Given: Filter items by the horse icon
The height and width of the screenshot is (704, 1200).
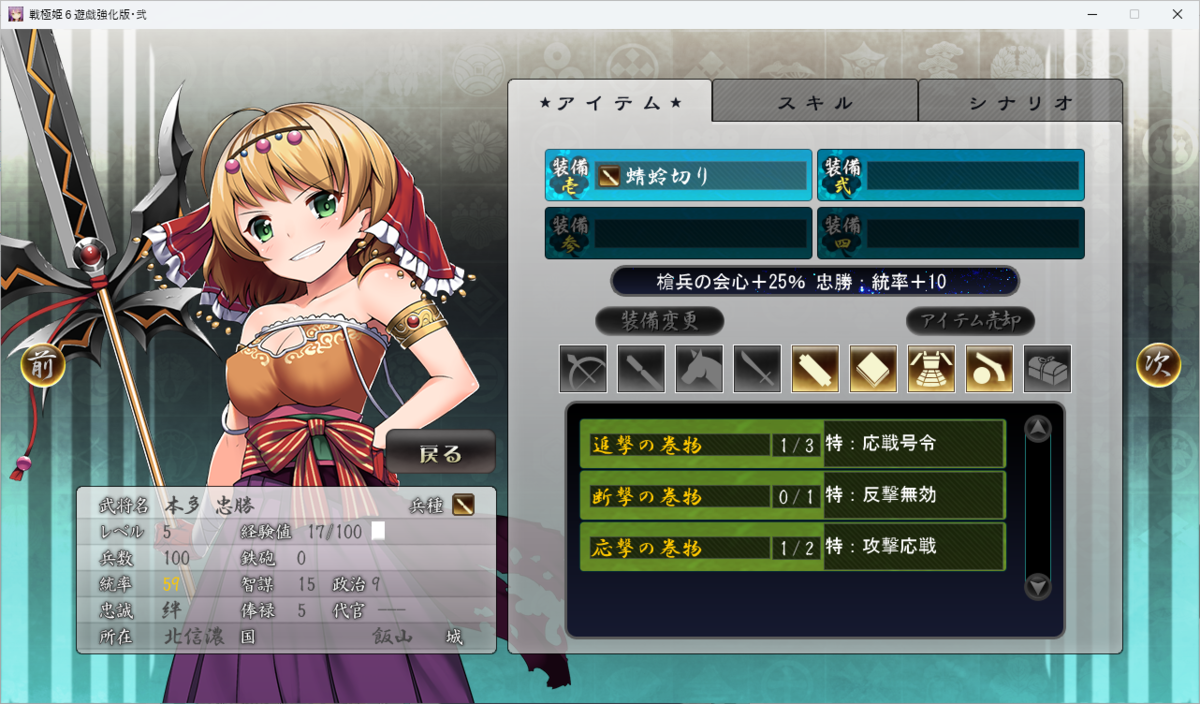Looking at the screenshot, I should (699, 369).
